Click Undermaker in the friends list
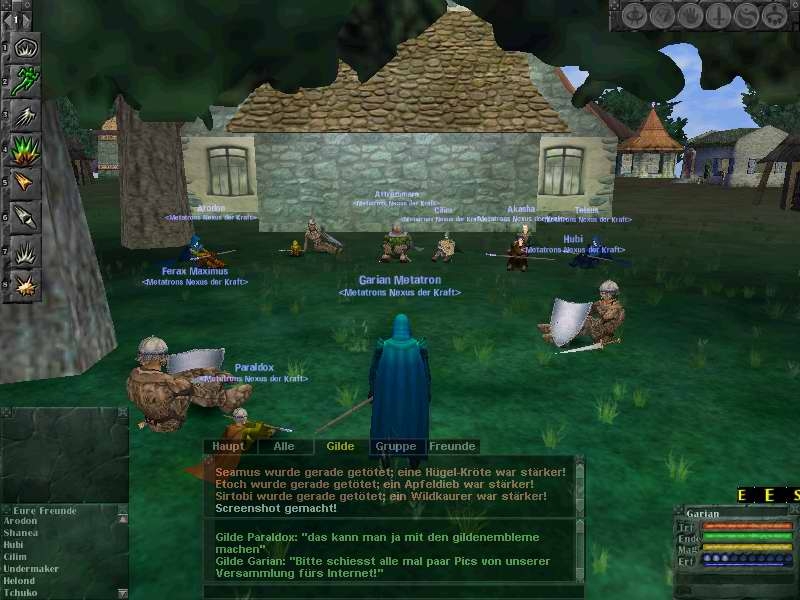This screenshot has height=600, width=800. coord(30,568)
